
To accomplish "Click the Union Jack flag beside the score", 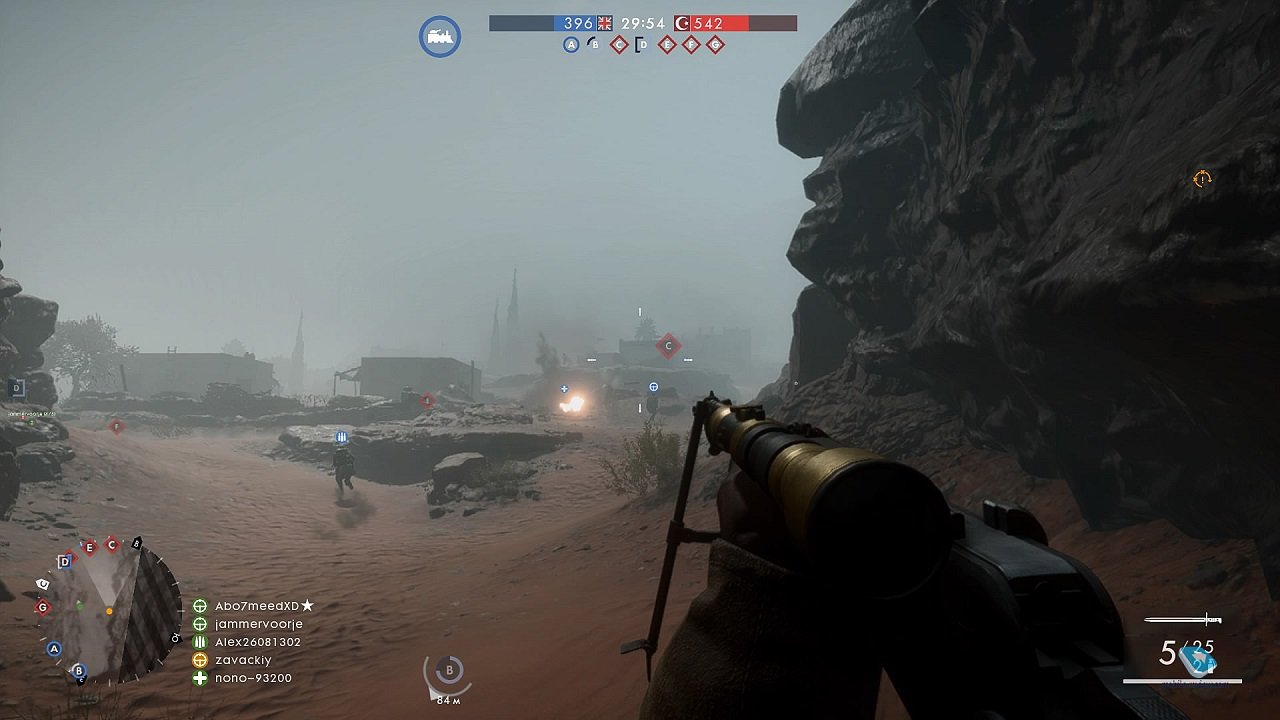I will pos(603,25).
